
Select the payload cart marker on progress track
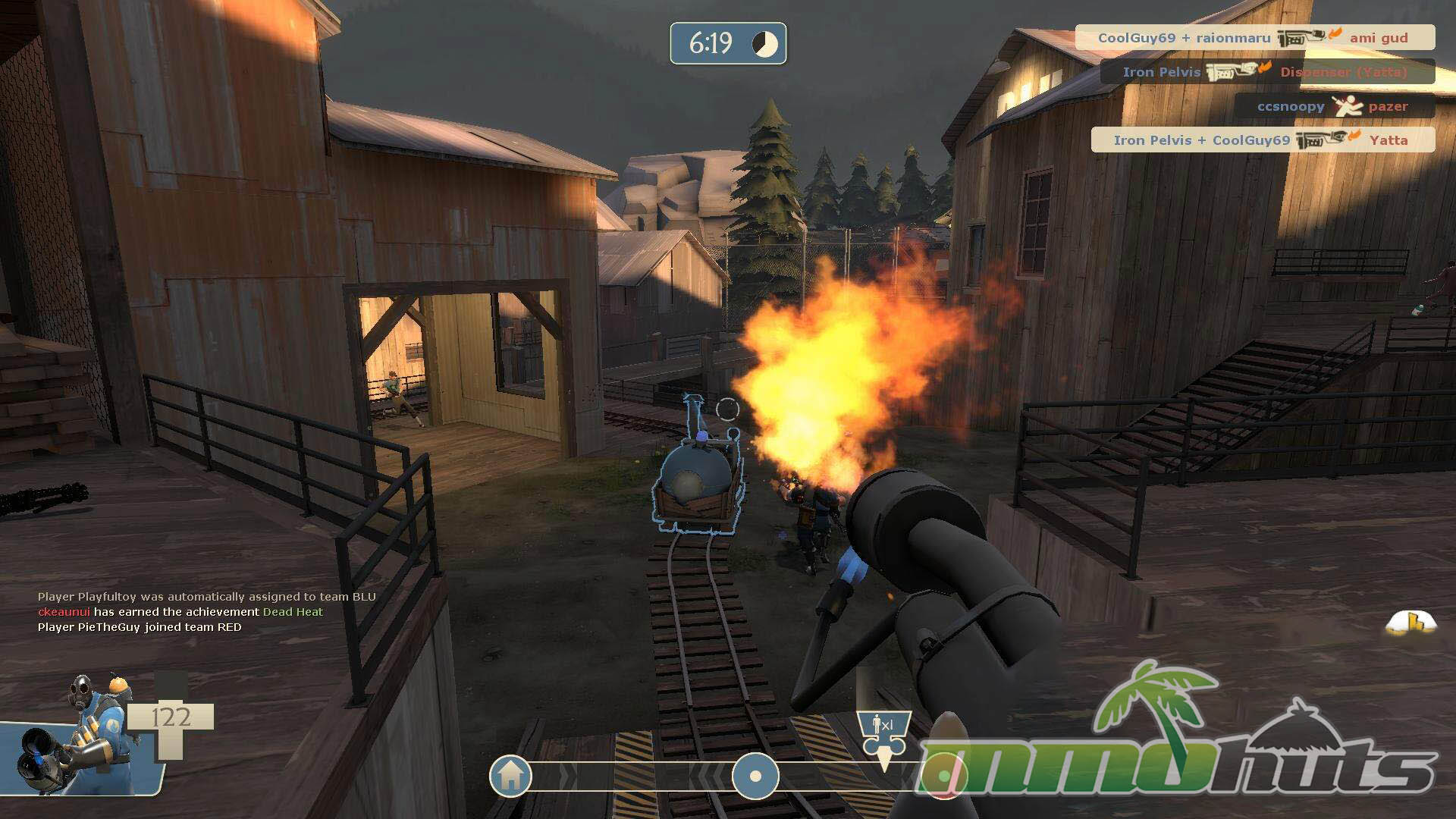pos(755,777)
